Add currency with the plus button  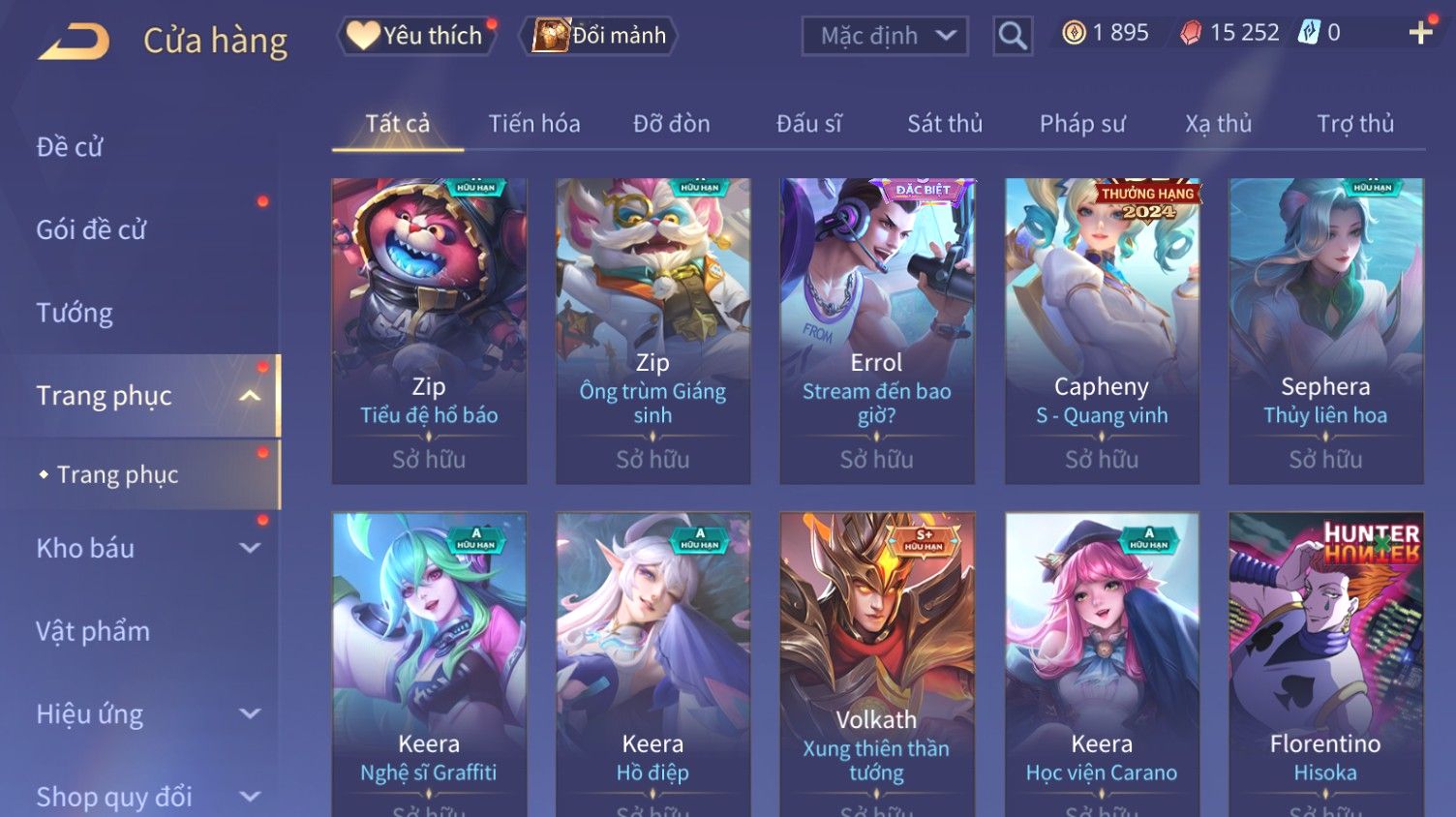[1420, 33]
